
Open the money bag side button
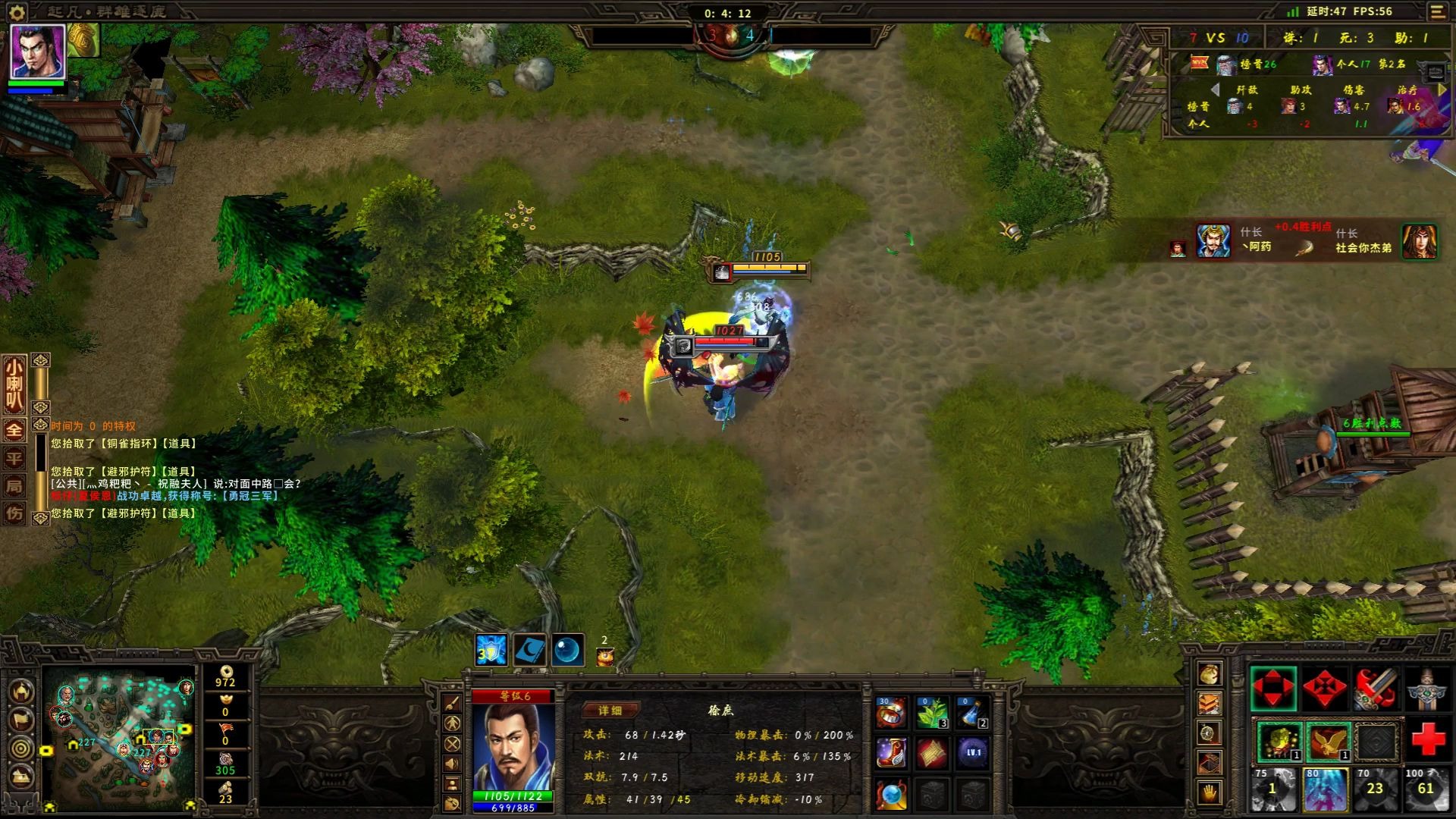point(1209,673)
